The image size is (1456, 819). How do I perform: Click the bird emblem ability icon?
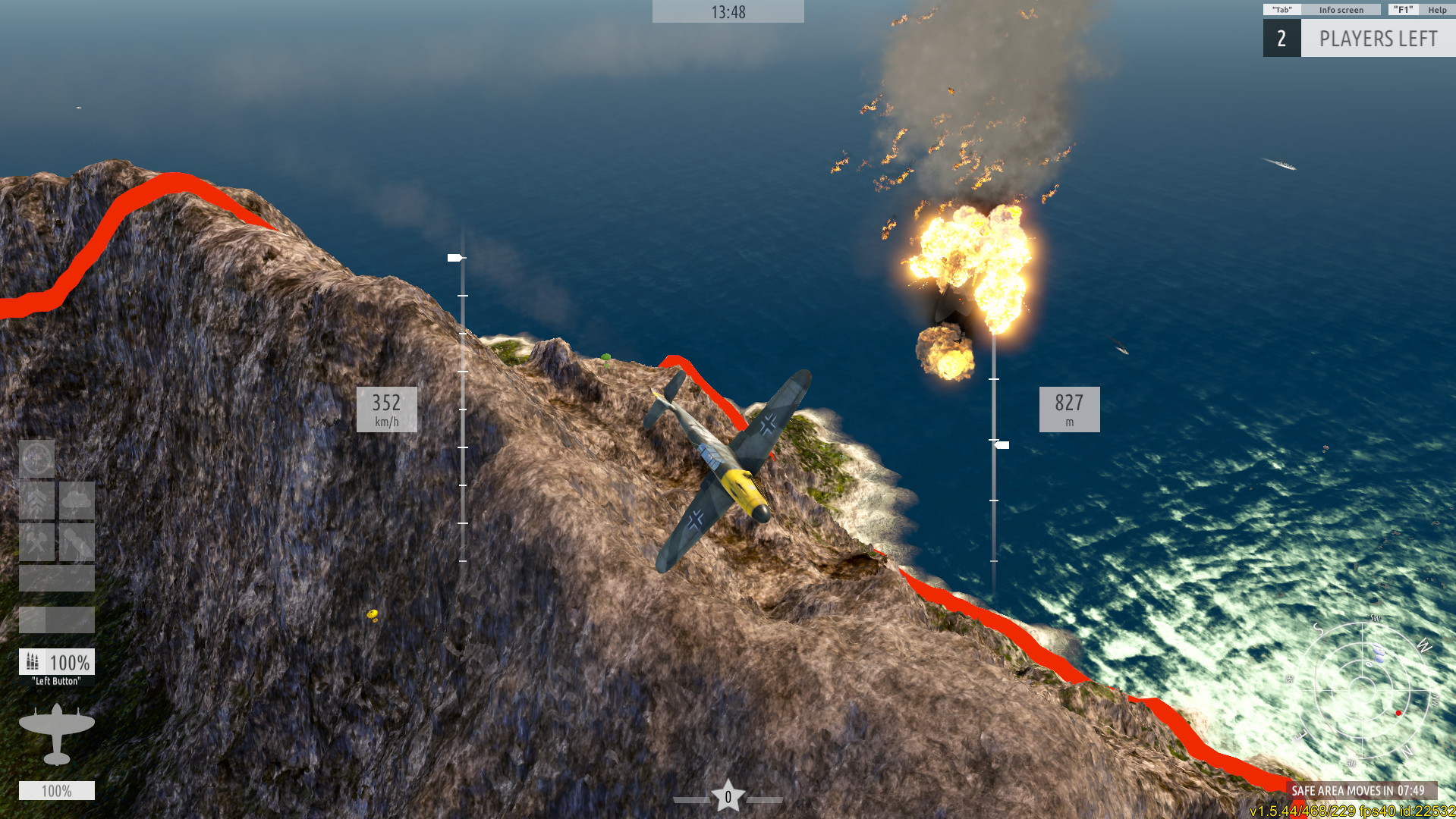coord(77,542)
